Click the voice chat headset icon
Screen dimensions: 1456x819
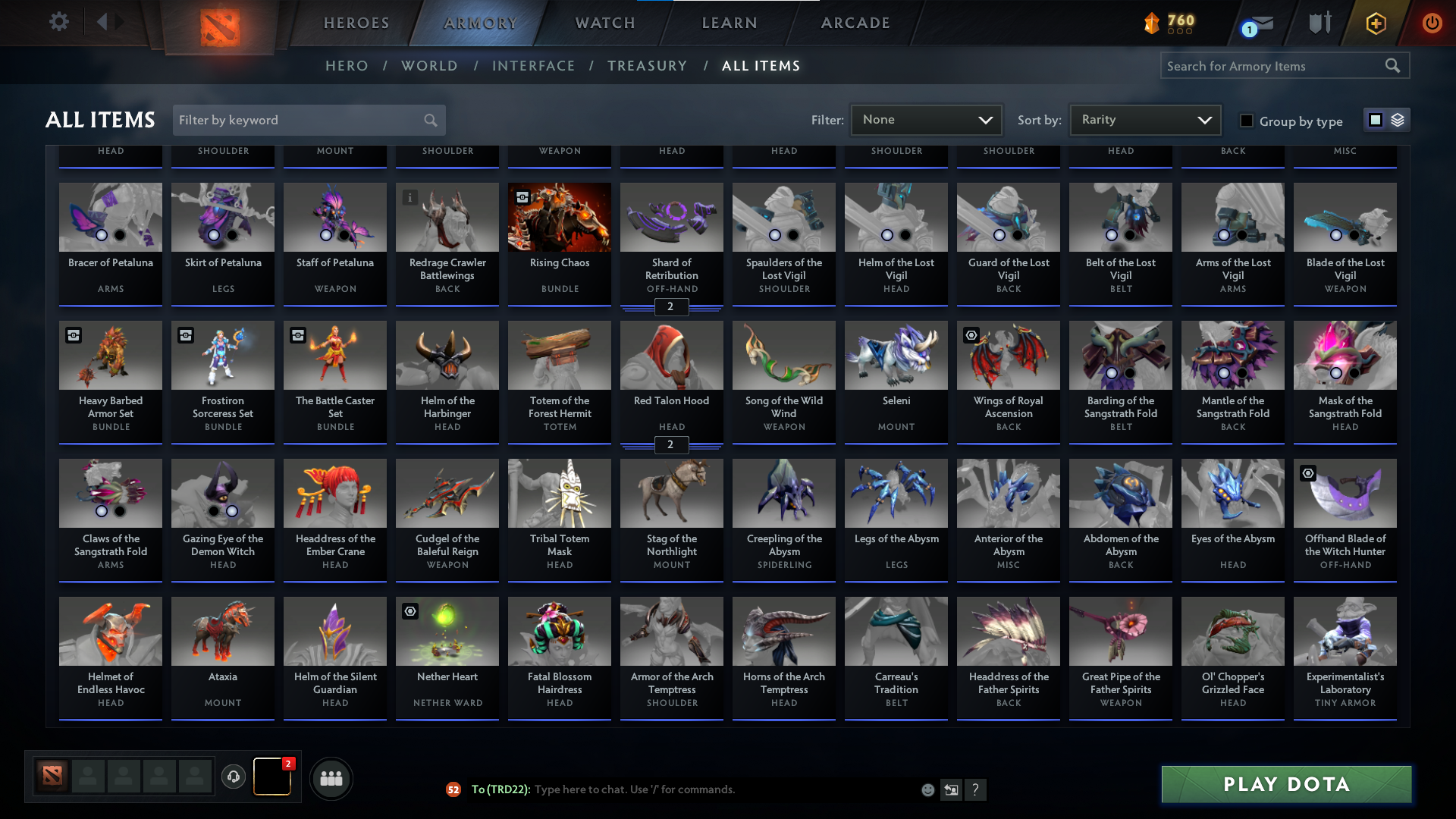[x=234, y=777]
